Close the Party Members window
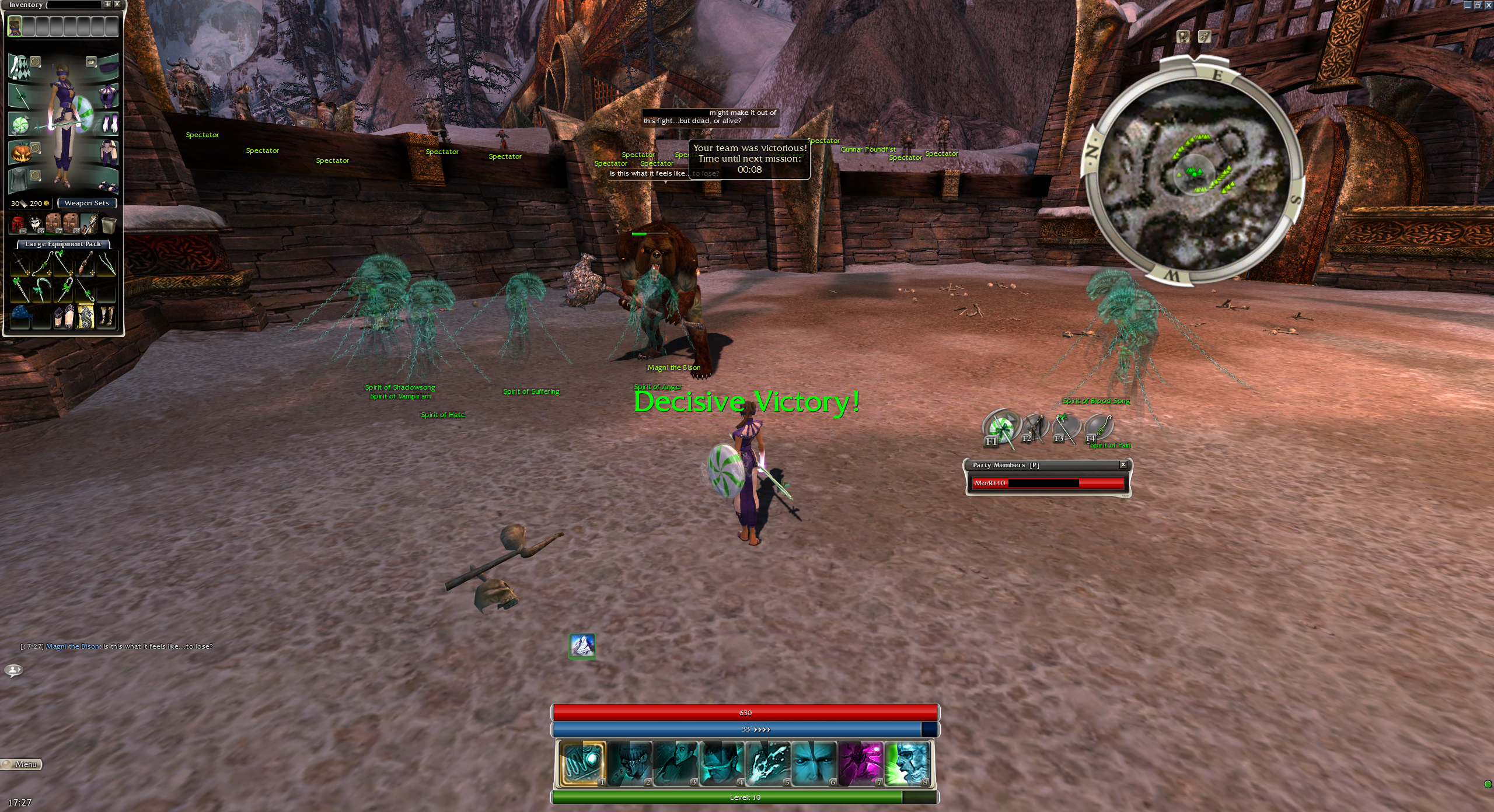 [x=1123, y=465]
